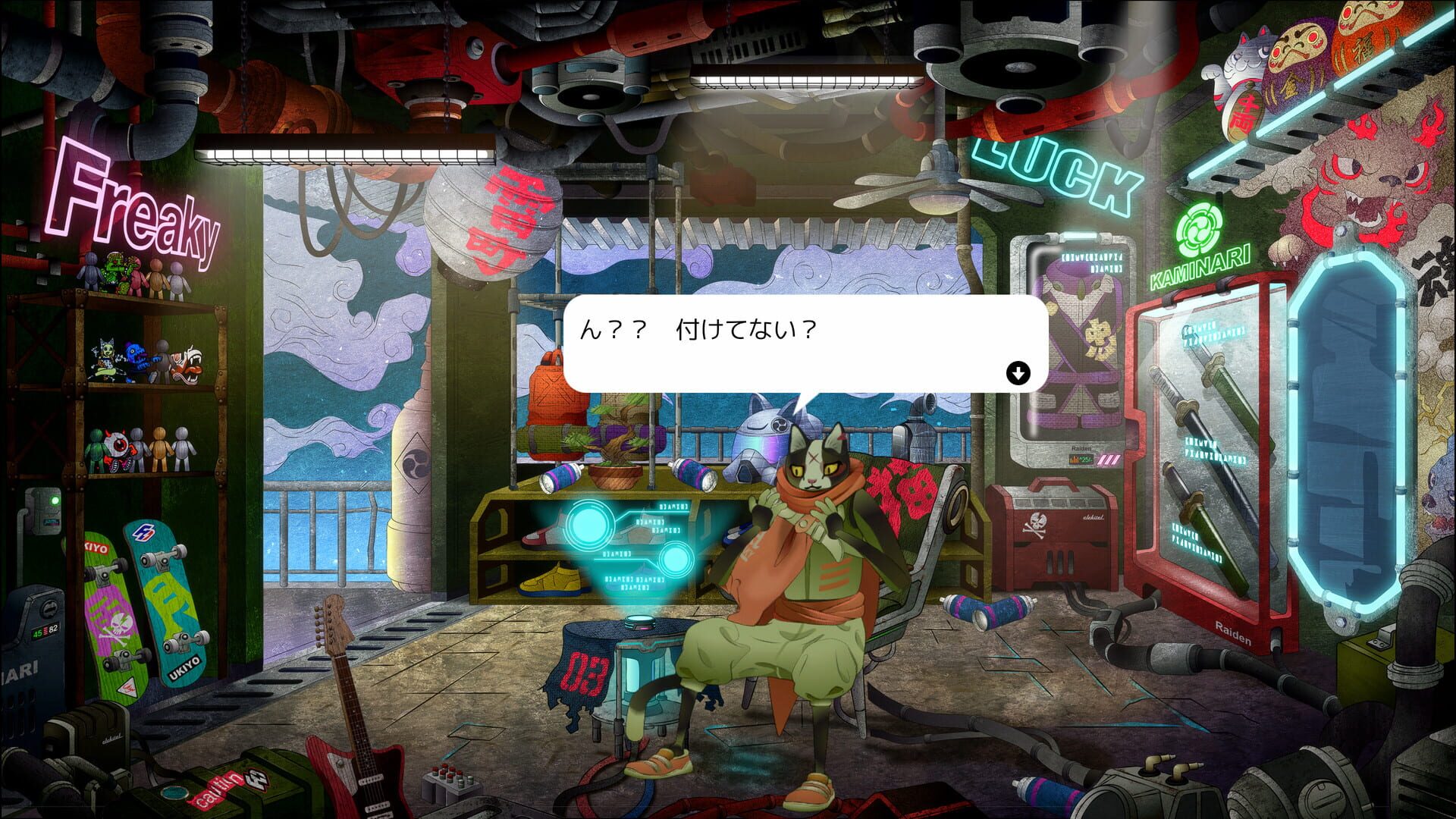Click the ^25 level meter under the armor display

click(x=1081, y=459)
